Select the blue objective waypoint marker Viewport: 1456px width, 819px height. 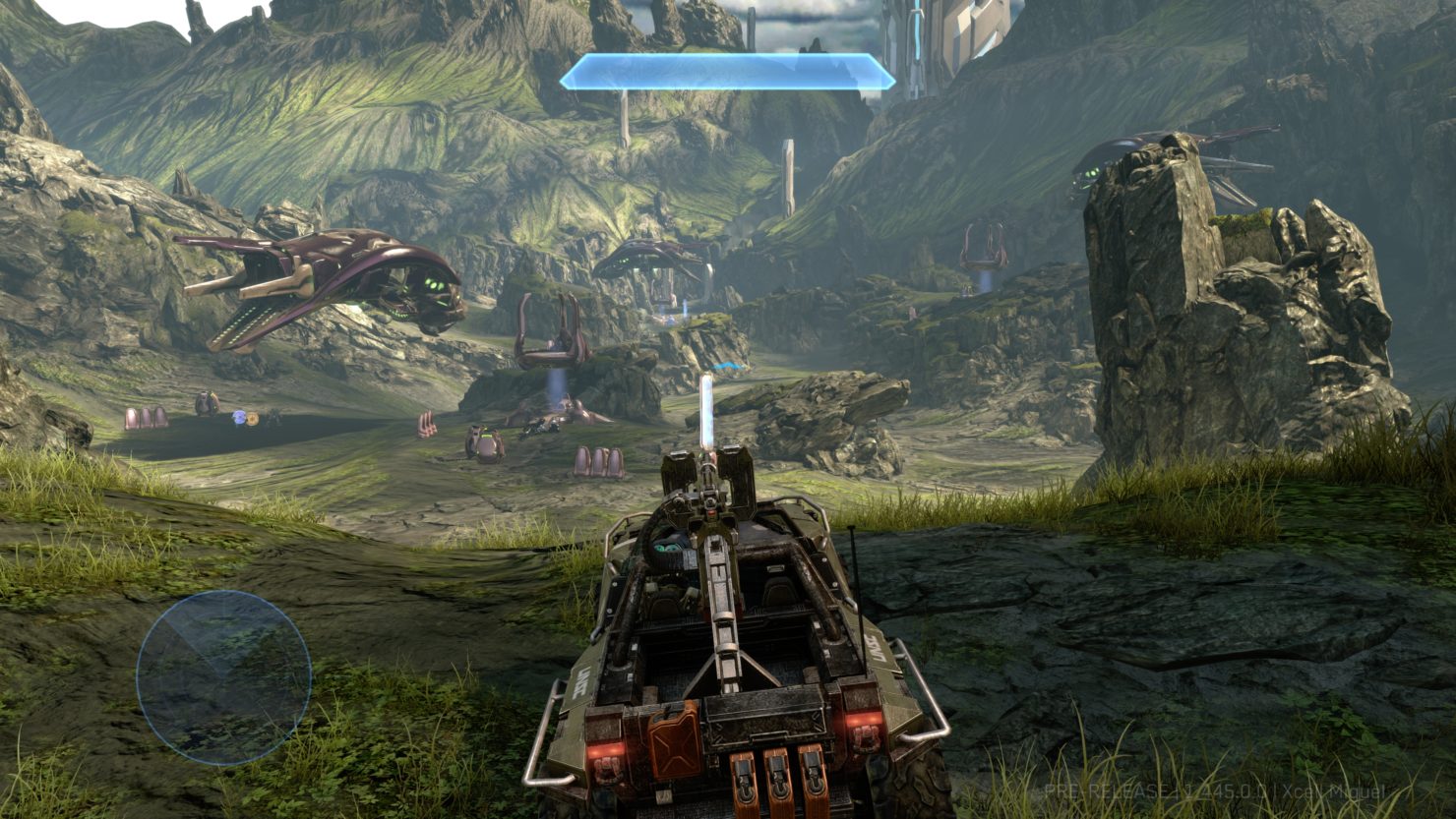726,367
